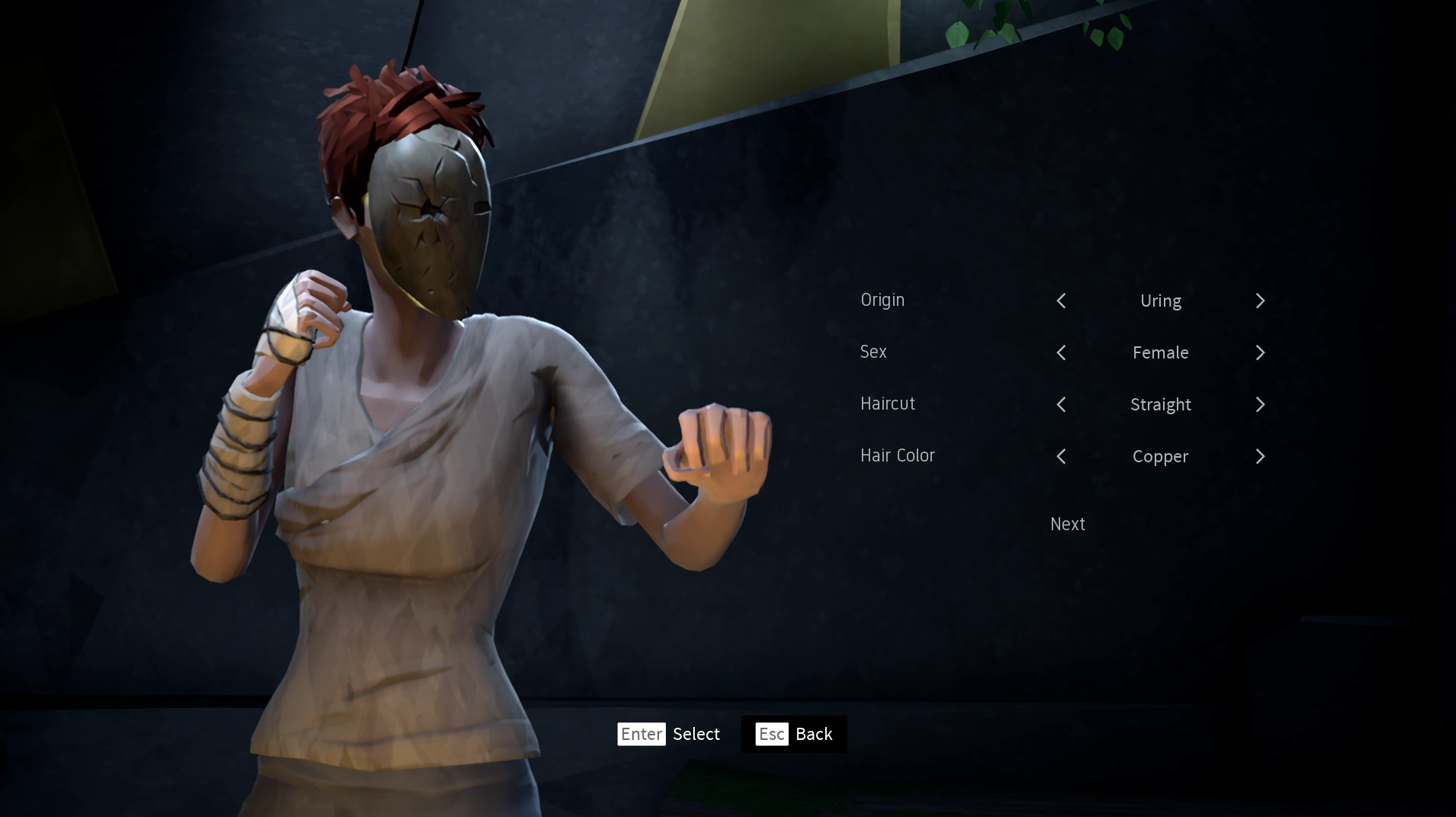The width and height of the screenshot is (1456, 817).
Task: Click the Hair Color row label
Action: [x=897, y=455]
